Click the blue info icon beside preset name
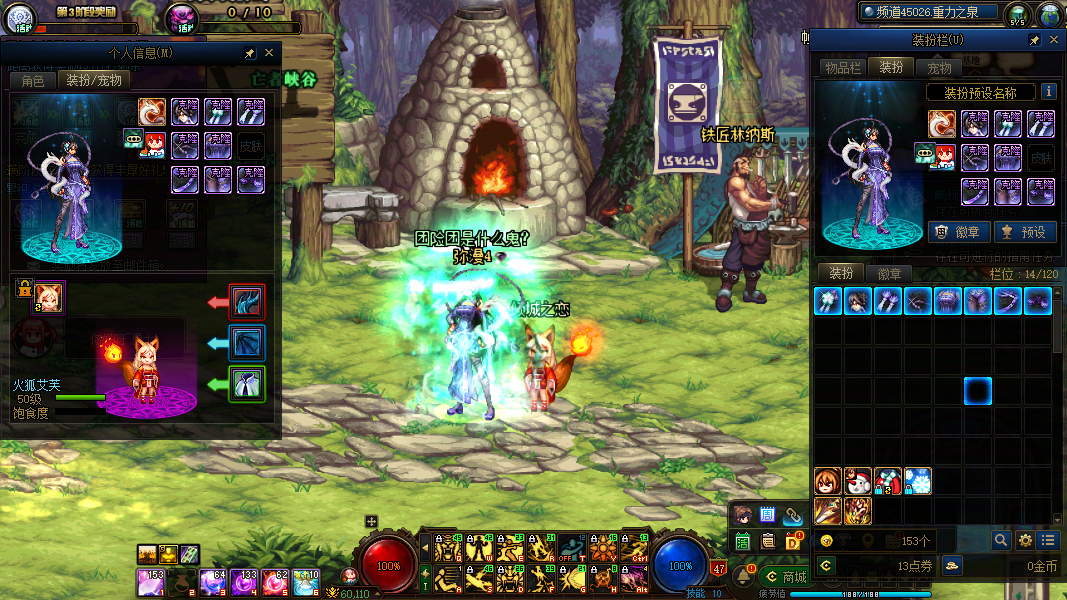The width and height of the screenshot is (1067, 600). tap(1048, 92)
